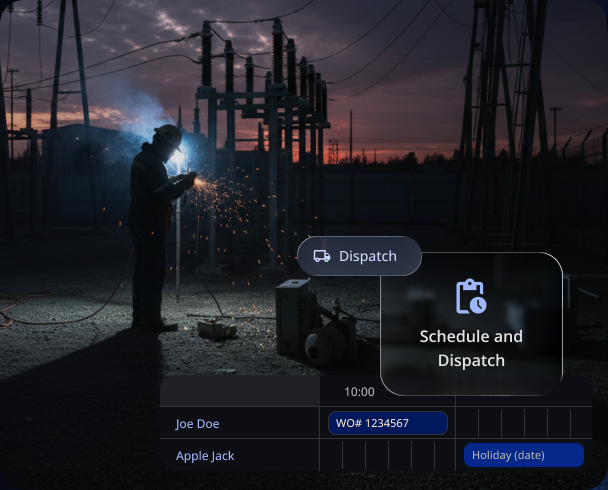The image size is (608, 490).
Task: Select work order WO# 1234567 block
Action: (x=387, y=423)
